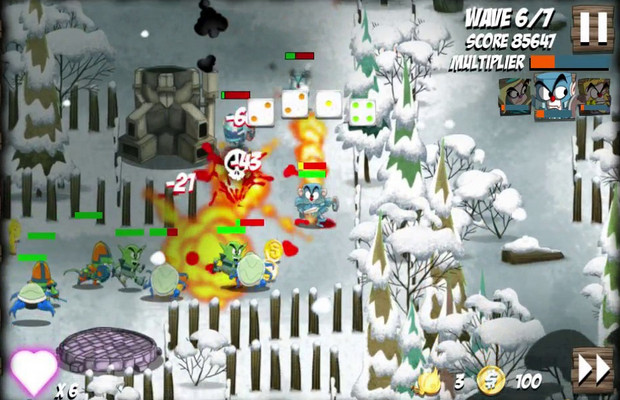This screenshot has height=400, width=620.
Task: Pause the game
Action: tap(592, 27)
